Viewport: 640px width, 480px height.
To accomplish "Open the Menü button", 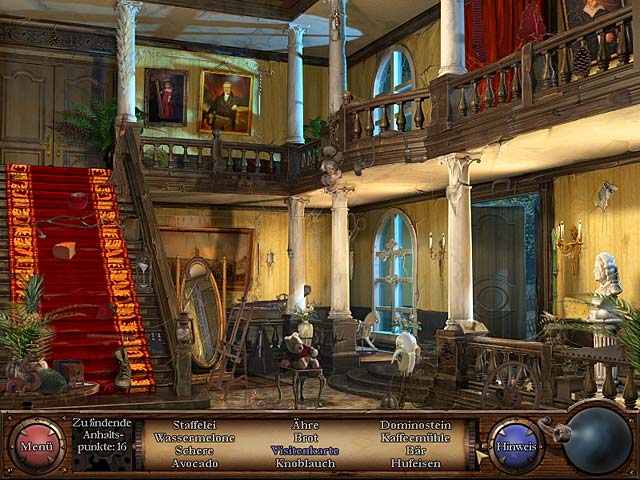I will pyautogui.click(x=37, y=446).
